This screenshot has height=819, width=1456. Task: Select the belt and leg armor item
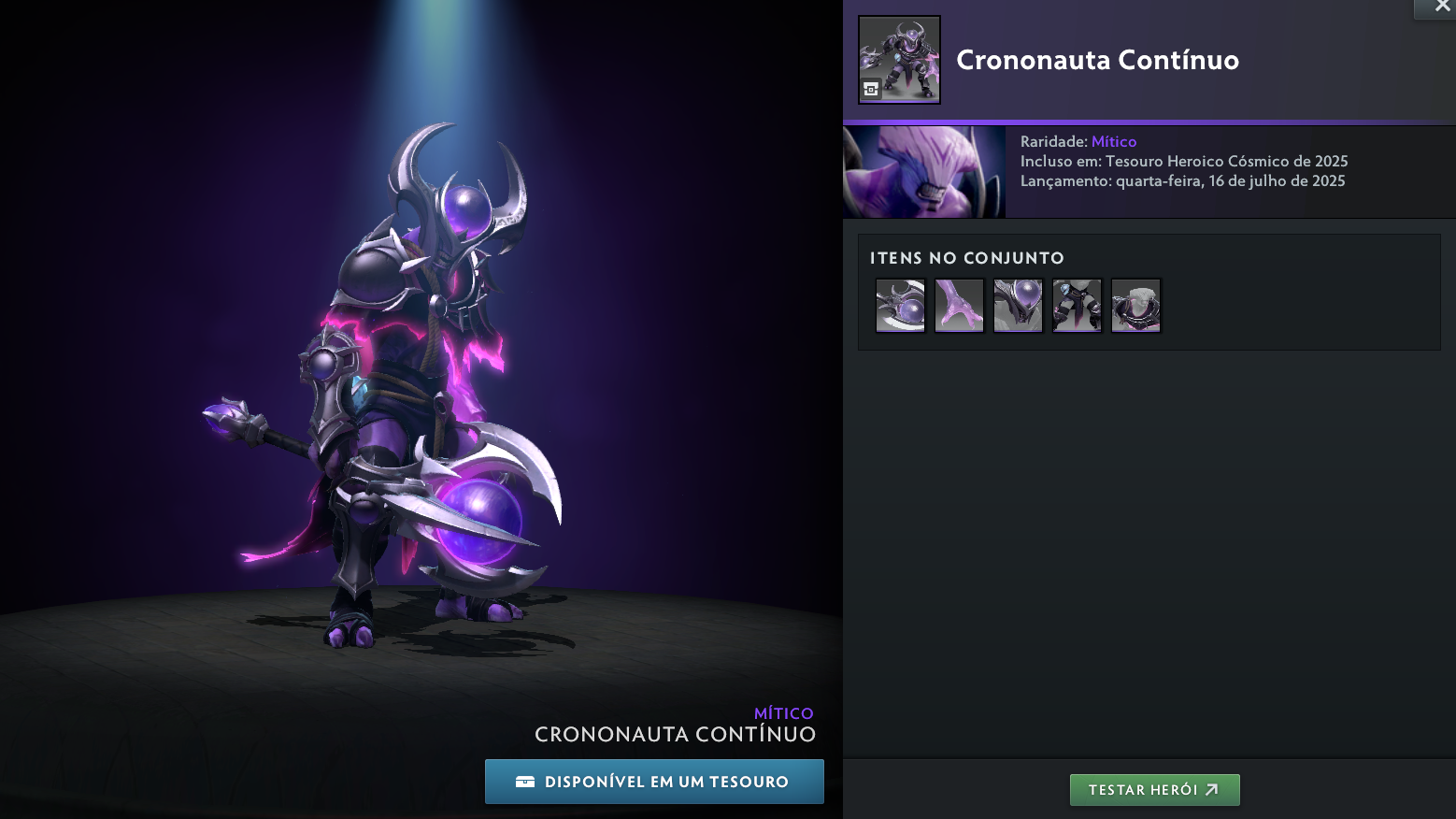[1077, 306]
